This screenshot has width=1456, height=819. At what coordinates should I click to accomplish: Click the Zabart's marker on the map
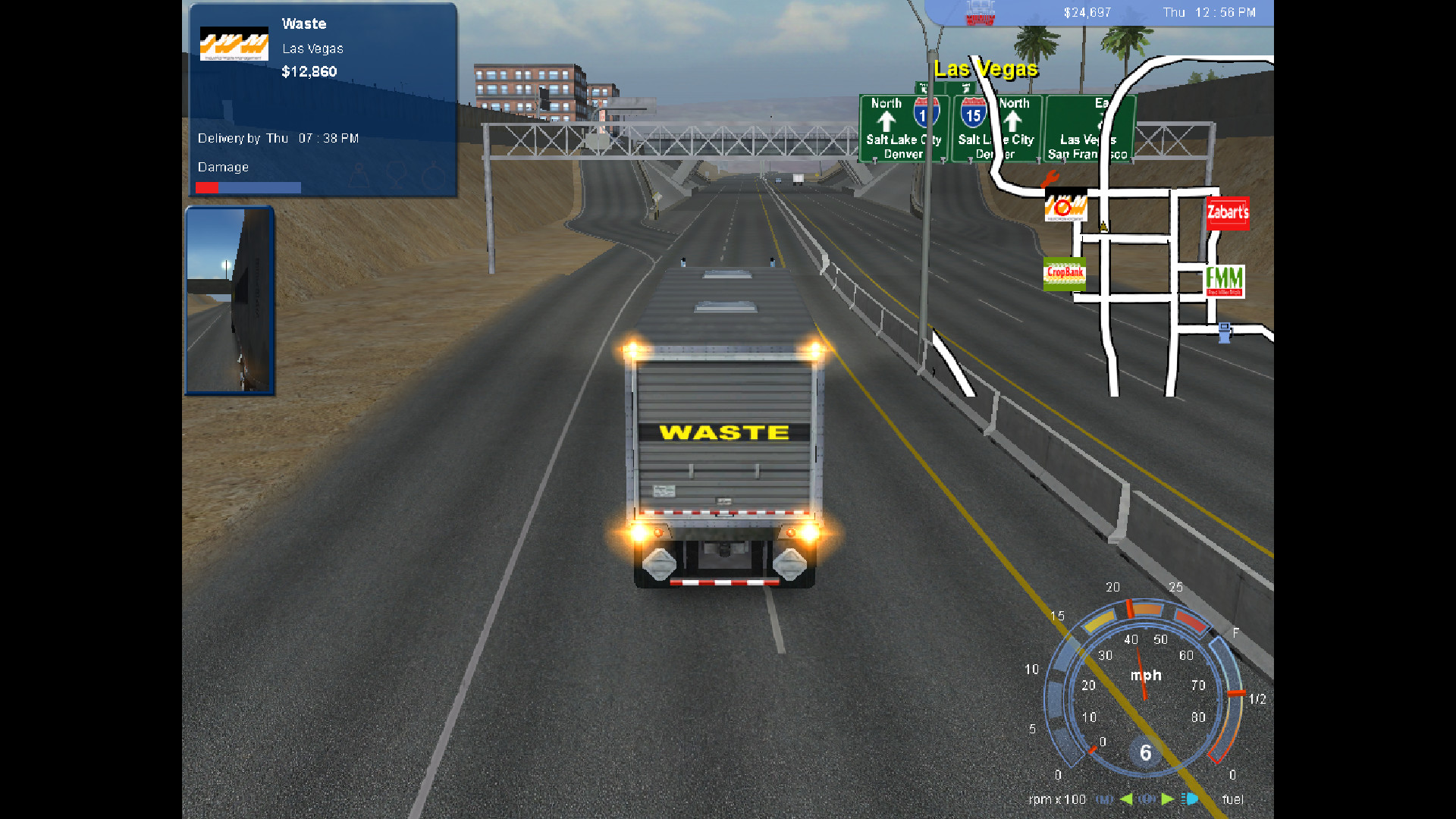(1227, 213)
